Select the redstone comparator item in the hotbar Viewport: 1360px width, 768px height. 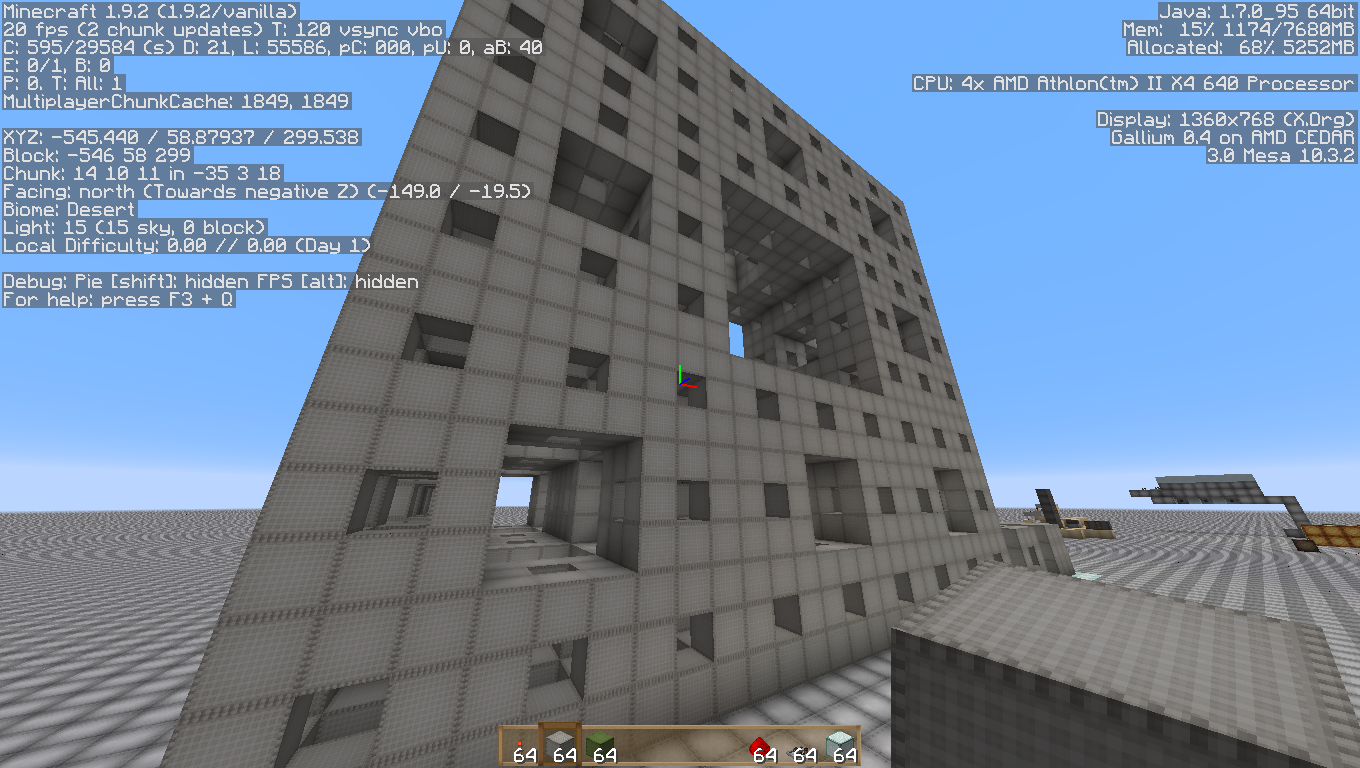click(x=801, y=744)
